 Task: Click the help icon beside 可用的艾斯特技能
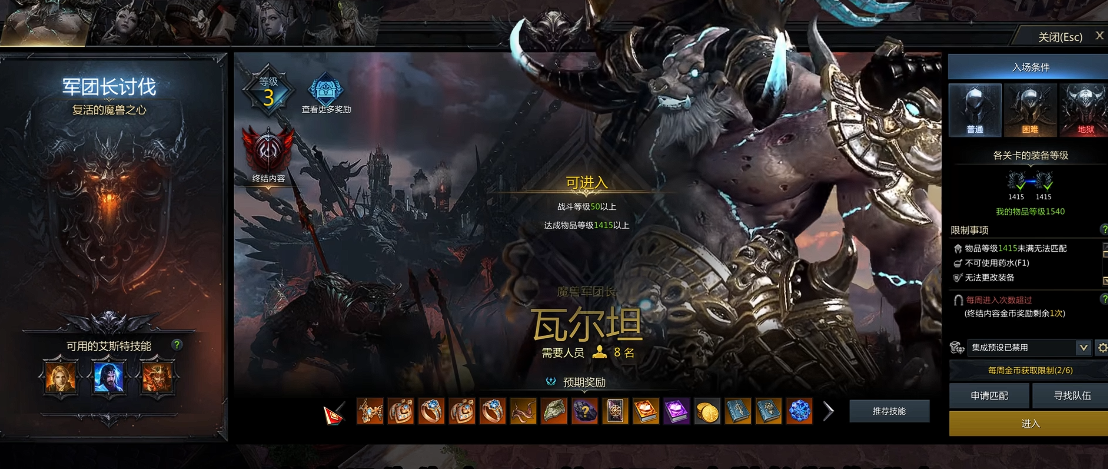pos(177,345)
